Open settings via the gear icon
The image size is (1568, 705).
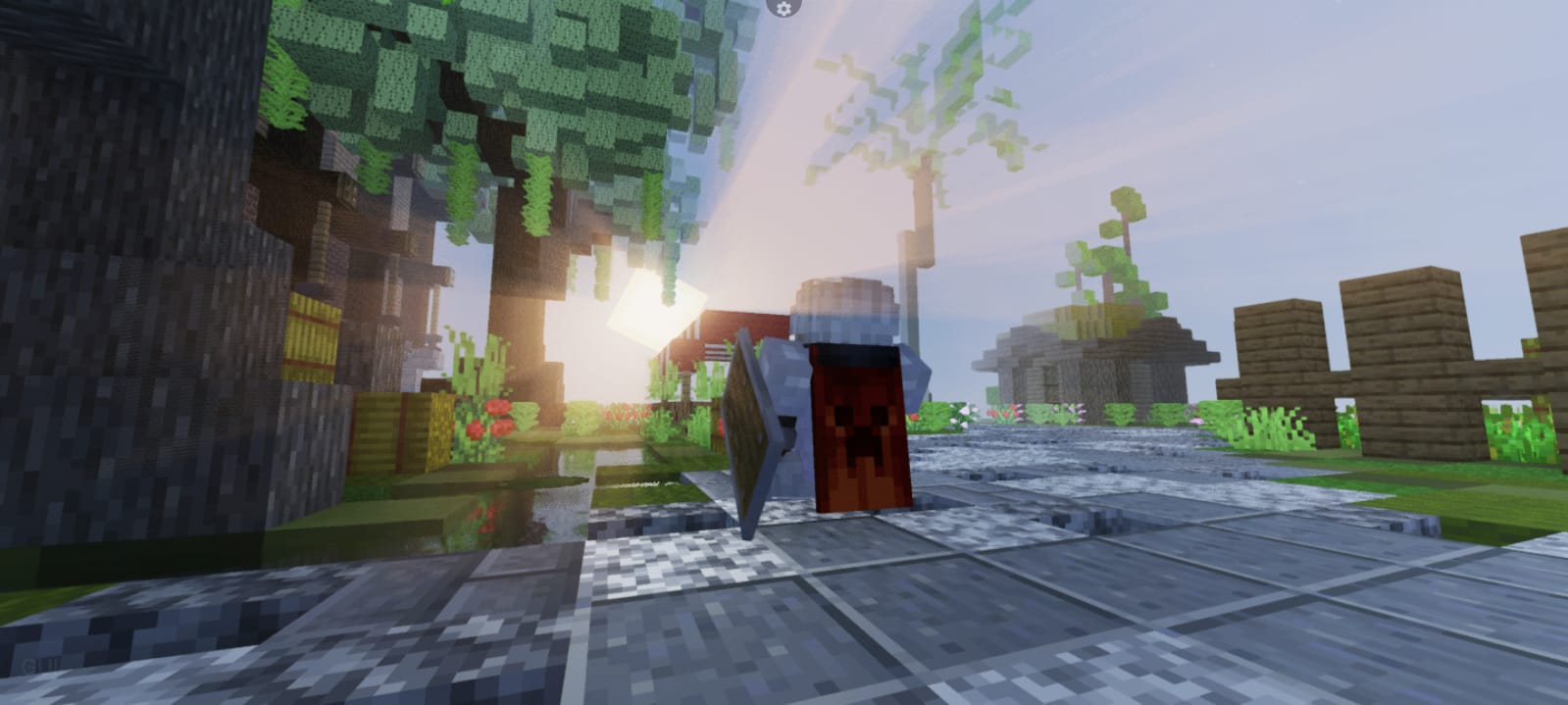coord(783,8)
